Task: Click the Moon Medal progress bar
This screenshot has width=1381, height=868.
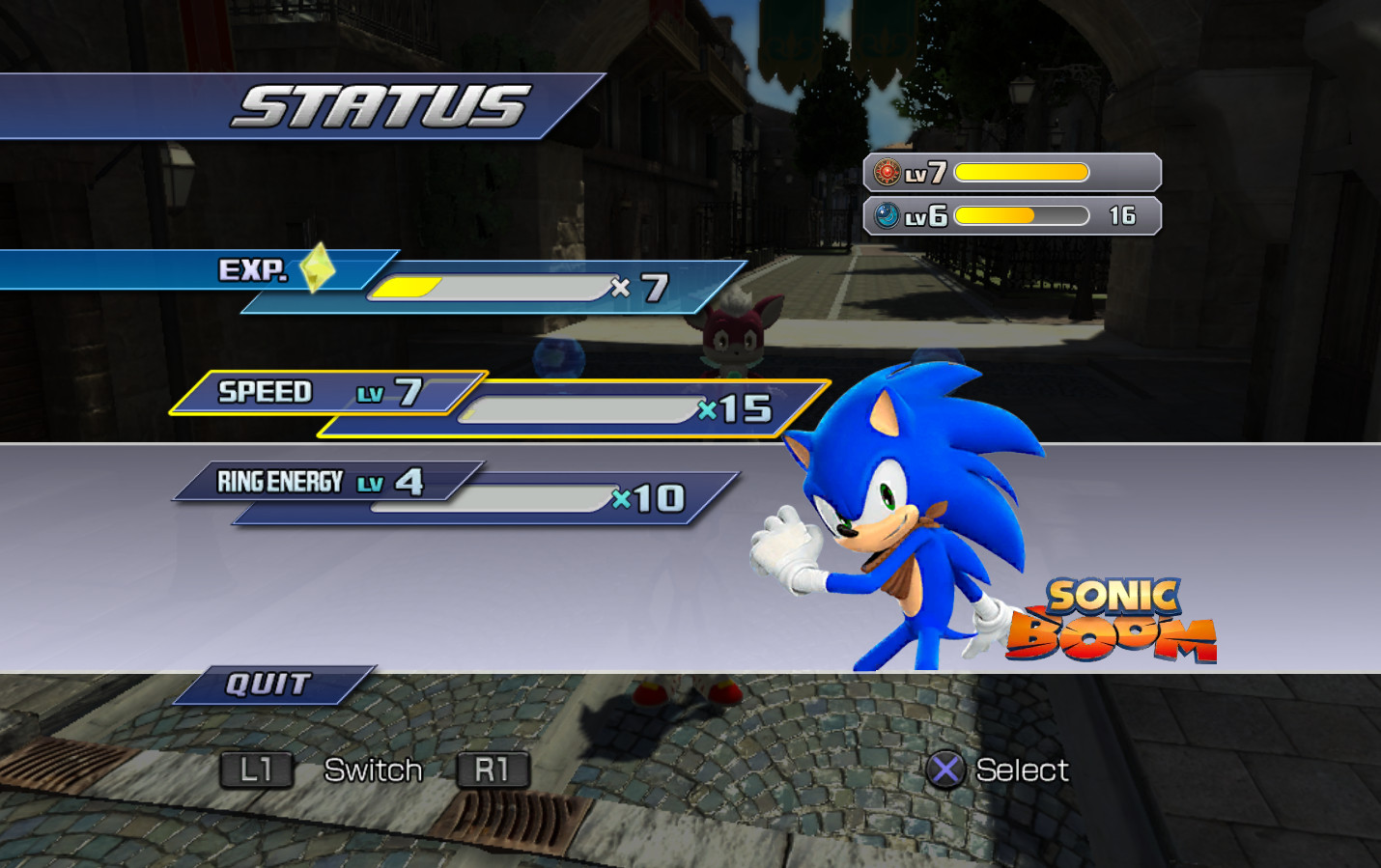Action: (x=1019, y=214)
